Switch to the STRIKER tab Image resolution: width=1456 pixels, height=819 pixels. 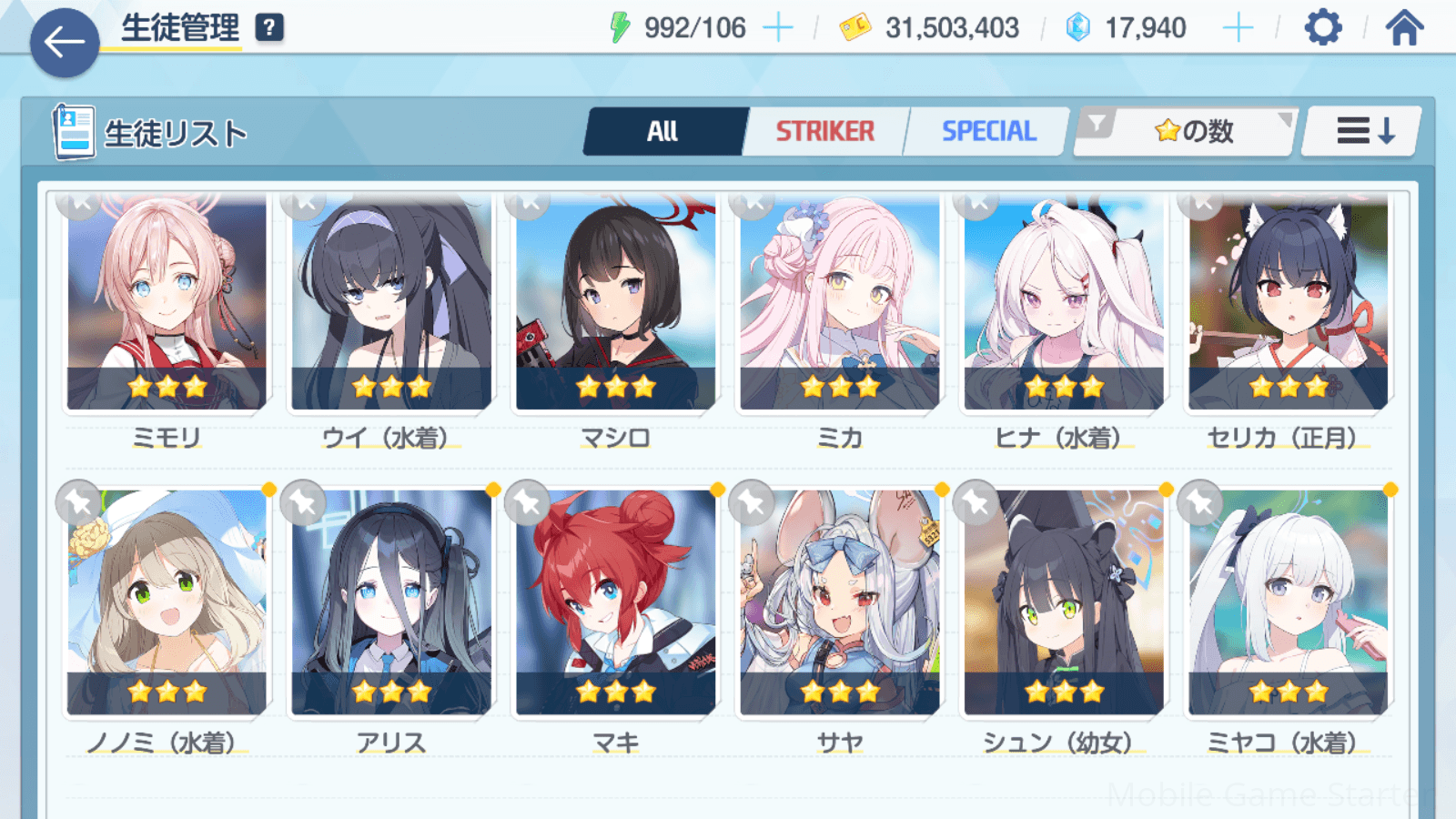coord(824,132)
